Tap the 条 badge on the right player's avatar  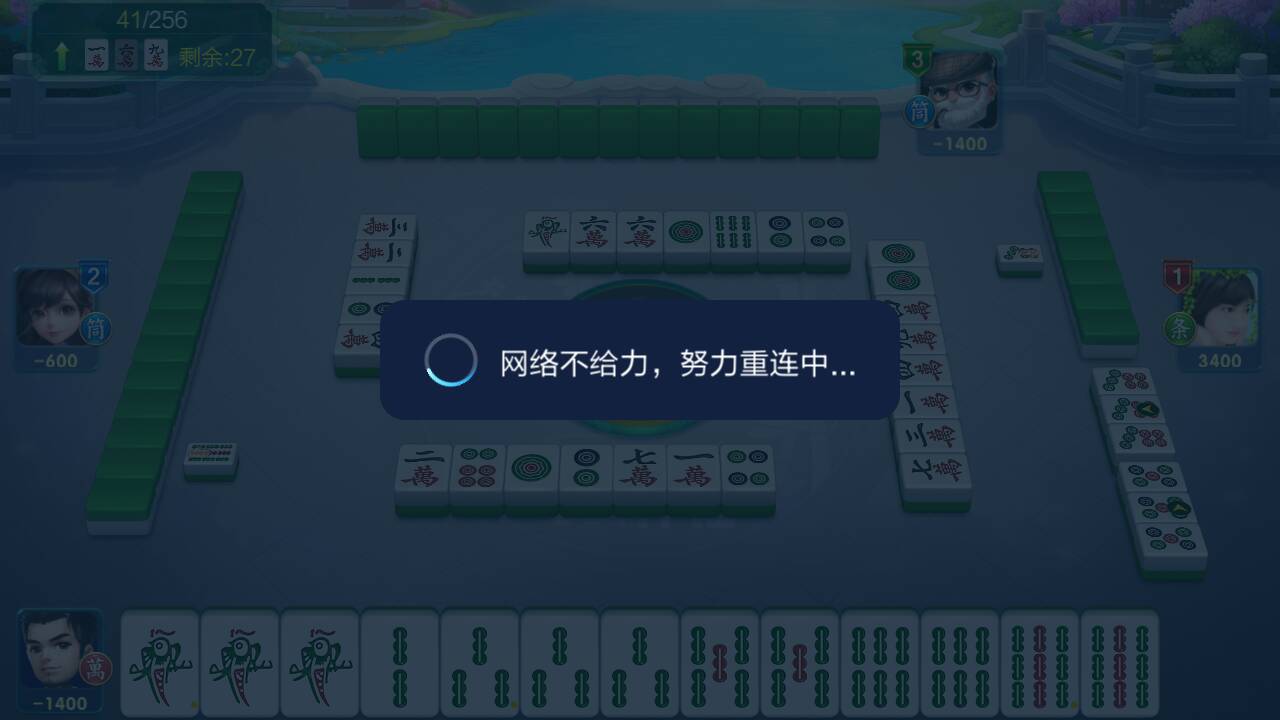point(1180,327)
